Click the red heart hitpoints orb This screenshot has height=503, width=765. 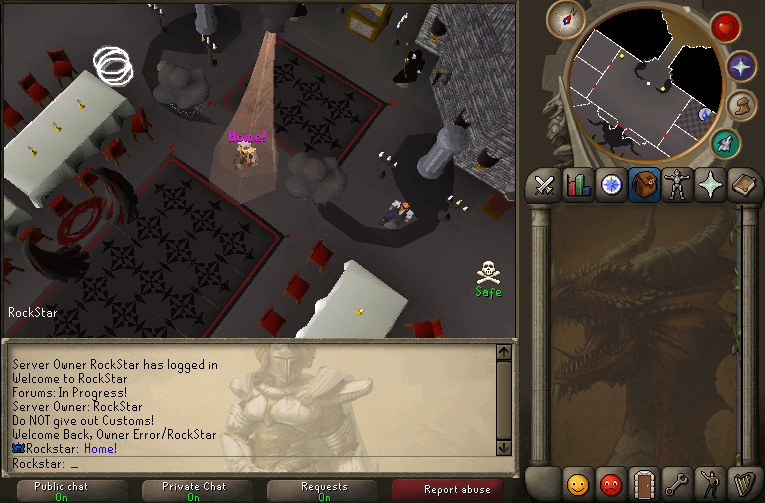click(x=725, y=27)
